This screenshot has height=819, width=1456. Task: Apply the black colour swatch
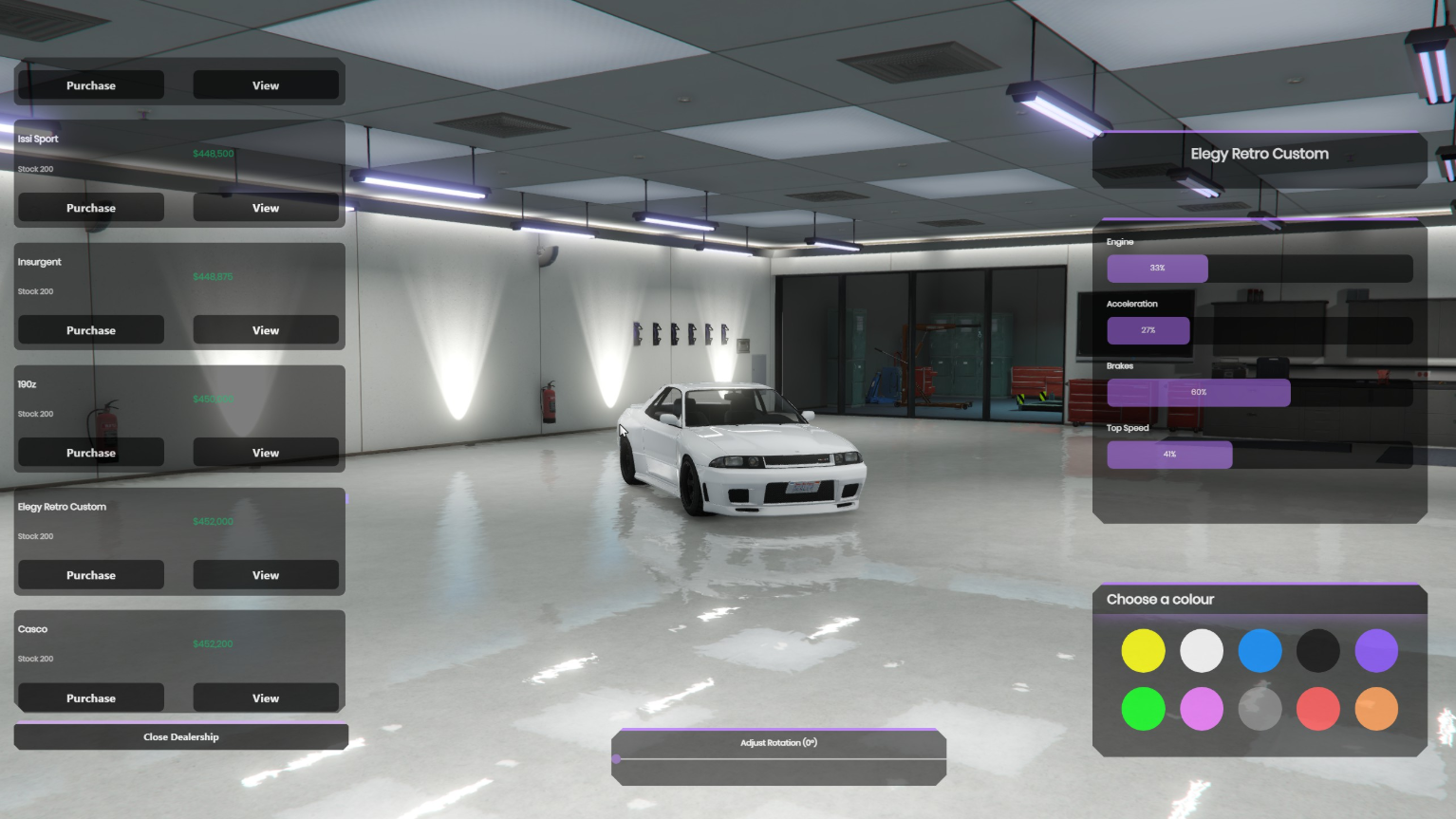tap(1318, 651)
